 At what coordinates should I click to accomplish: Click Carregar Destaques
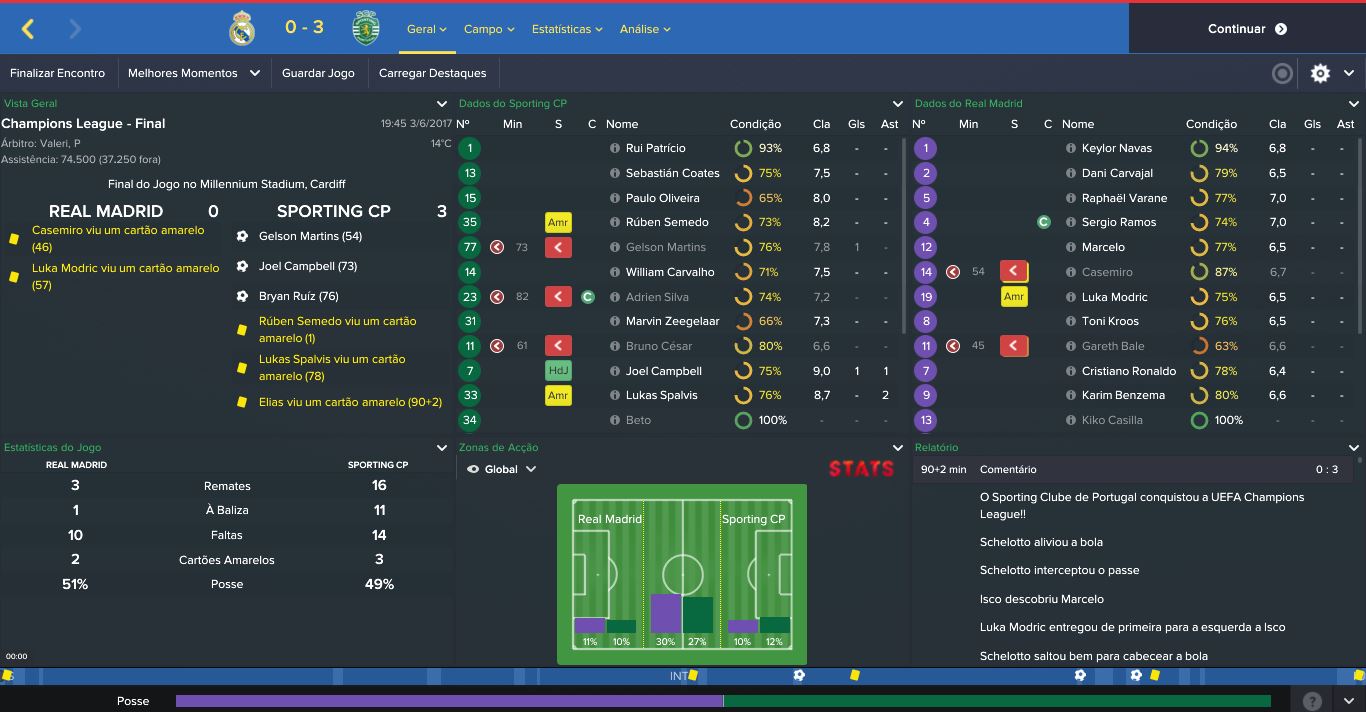point(432,73)
